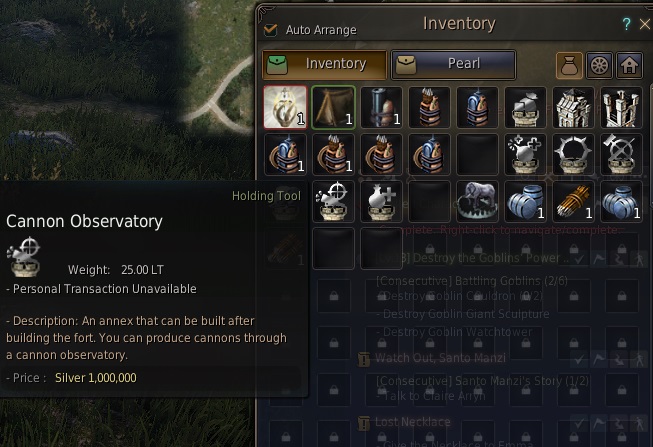653x447 pixels.
Task: Select the red-highlighted golden ring item
Action: click(x=285, y=107)
